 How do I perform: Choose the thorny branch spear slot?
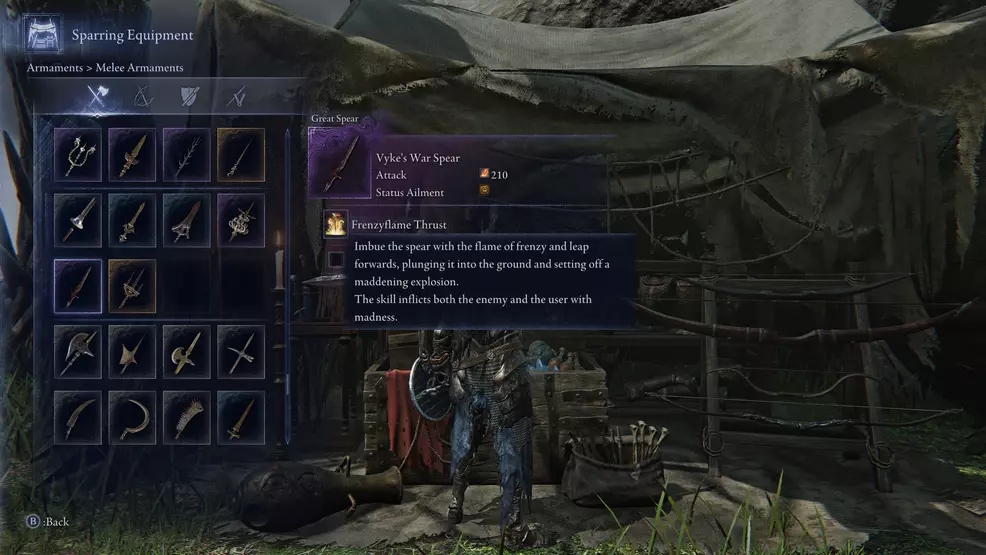(187, 155)
